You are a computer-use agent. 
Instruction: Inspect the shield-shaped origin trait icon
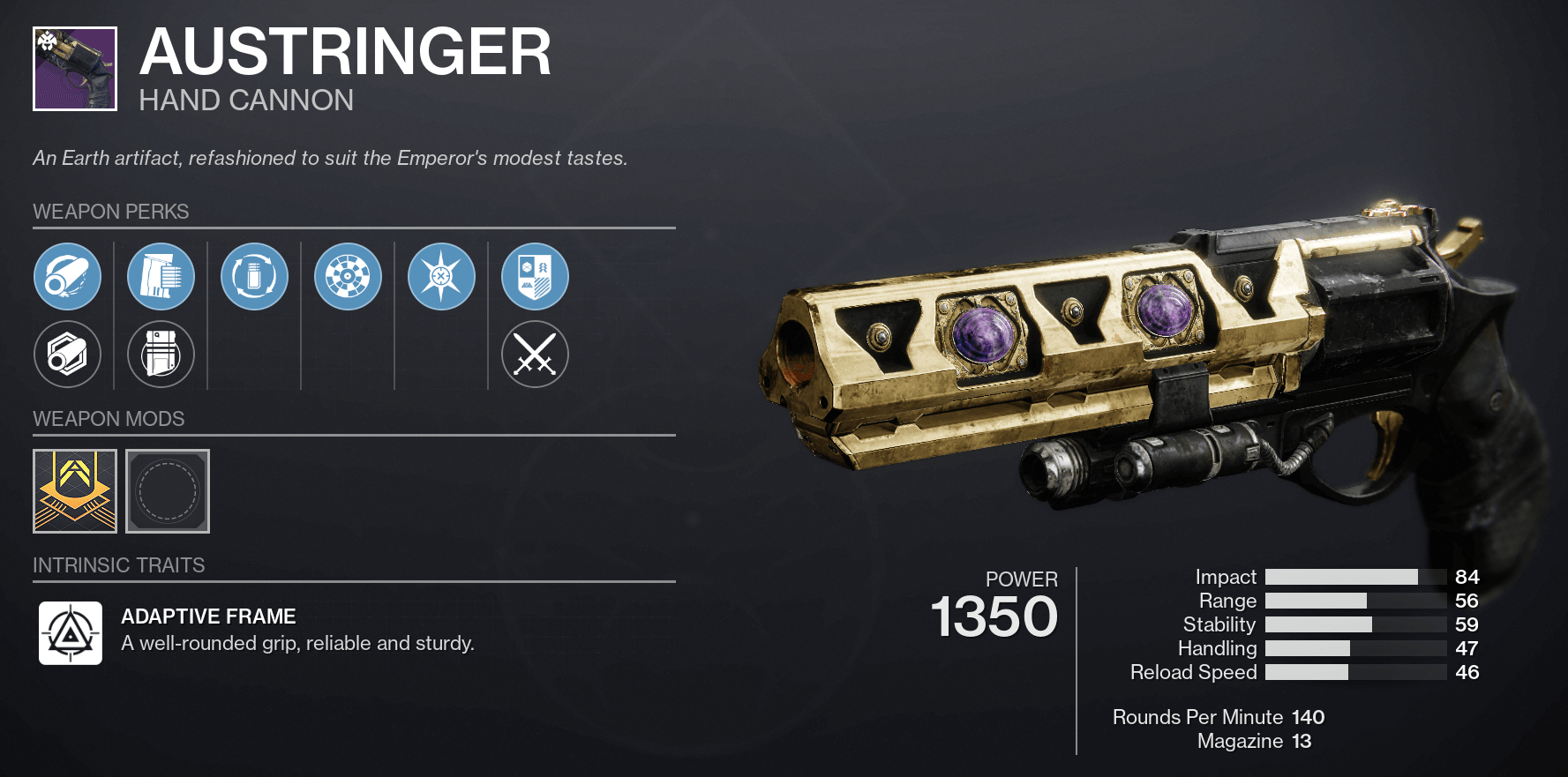536,276
